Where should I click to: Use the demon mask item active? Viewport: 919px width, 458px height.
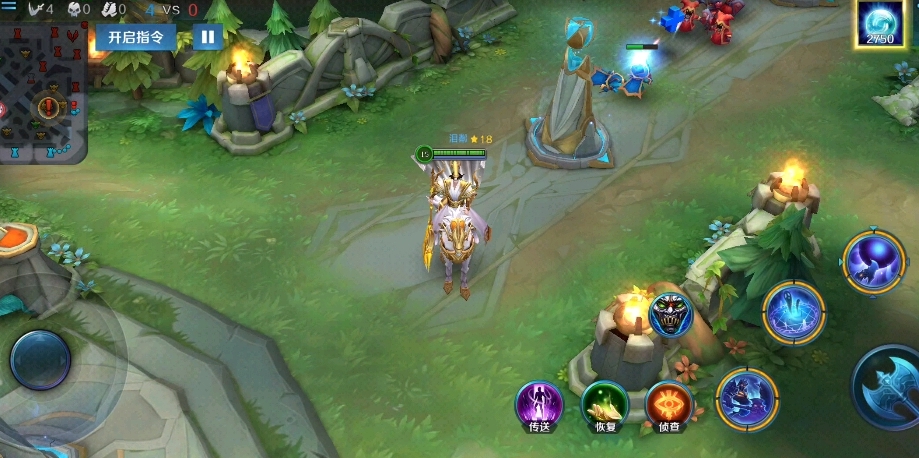pos(670,314)
